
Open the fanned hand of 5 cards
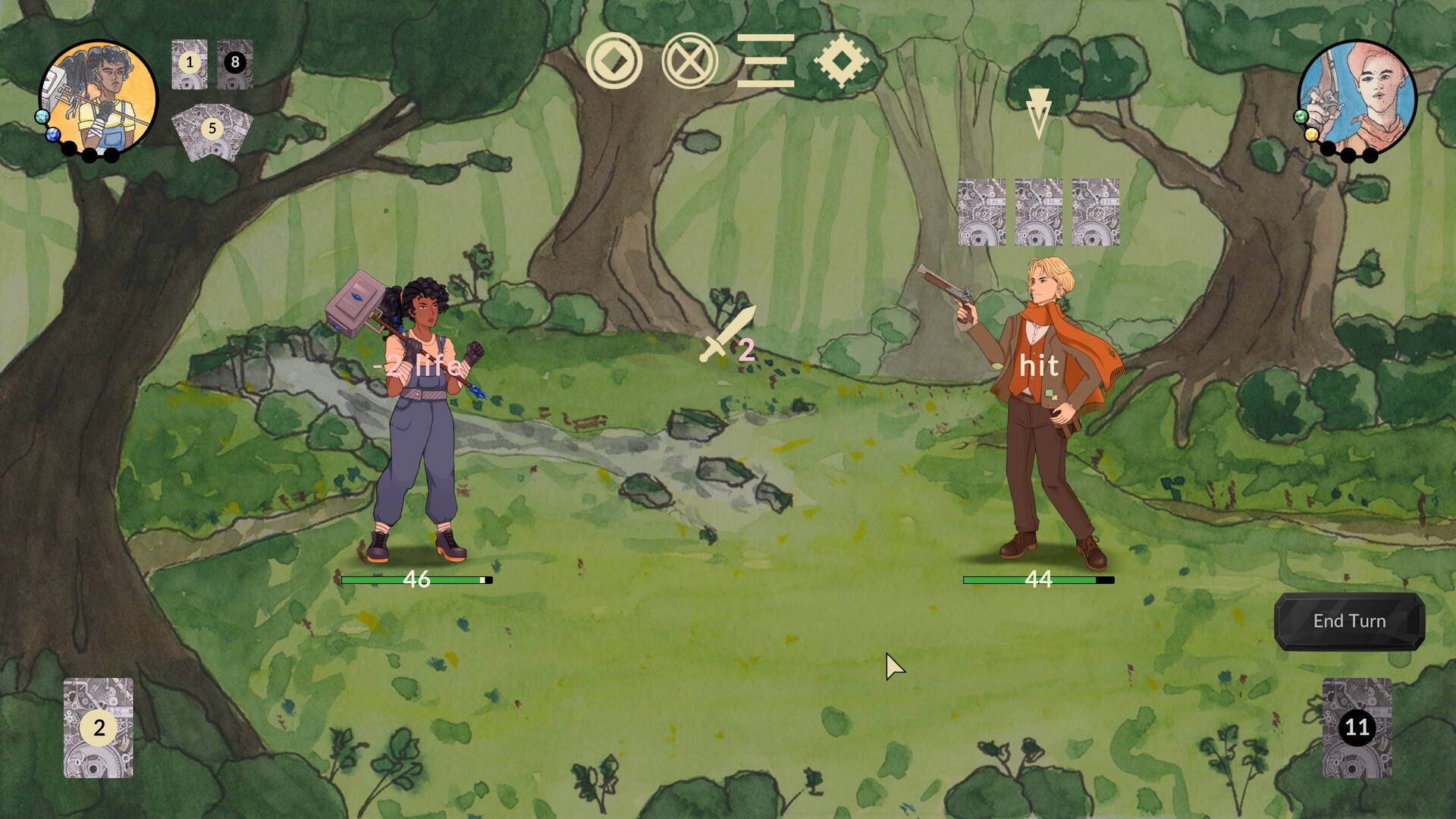(211, 130)
